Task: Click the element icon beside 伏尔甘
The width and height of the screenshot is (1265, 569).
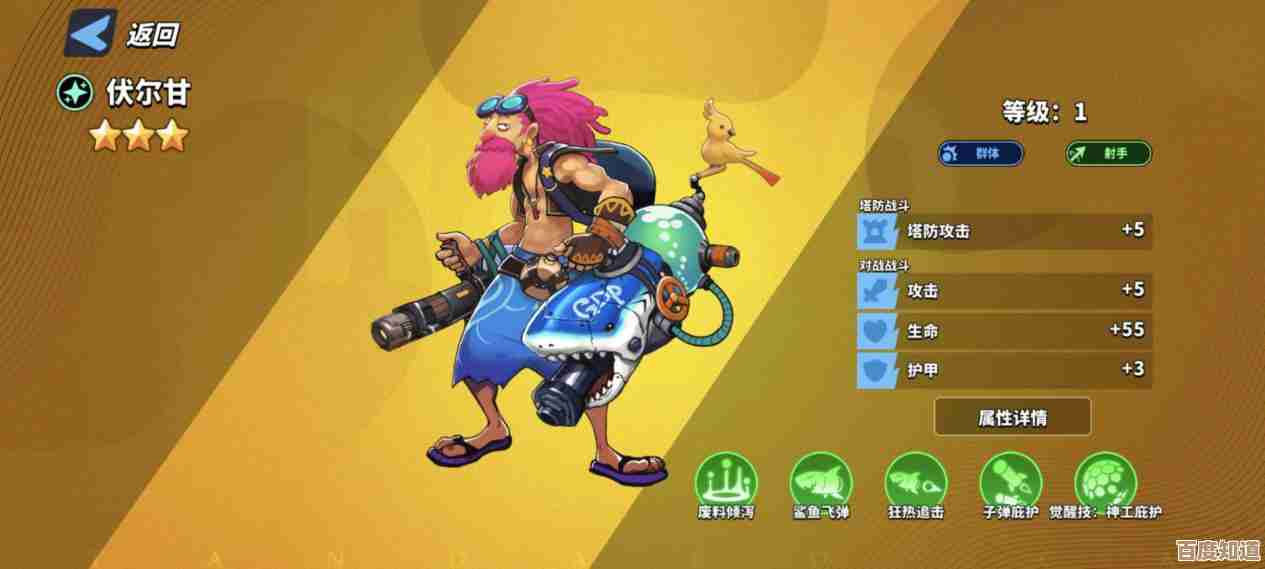Action: [x=75, y=93]
